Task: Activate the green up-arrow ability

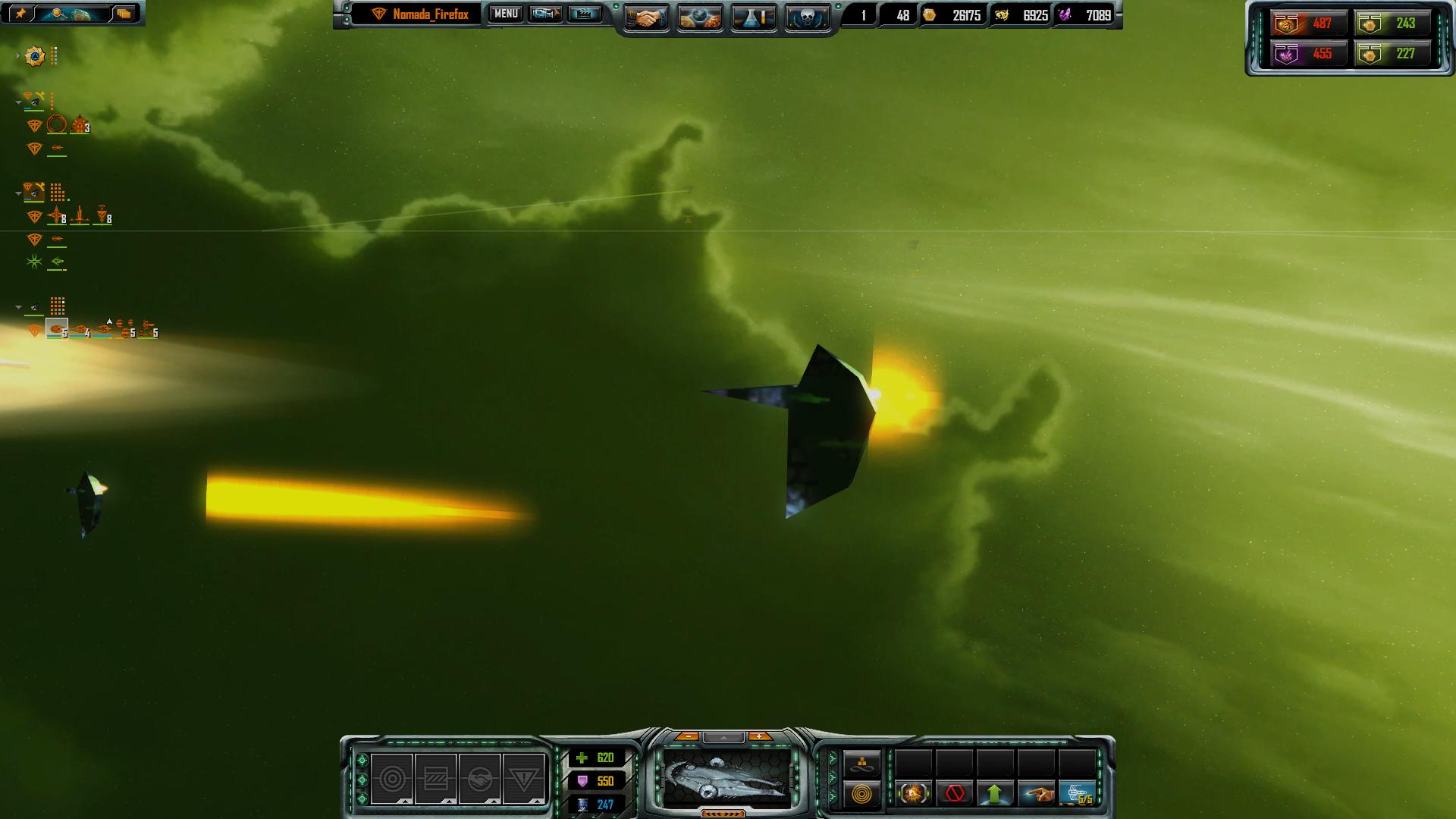Action: (x=995, y=794)
